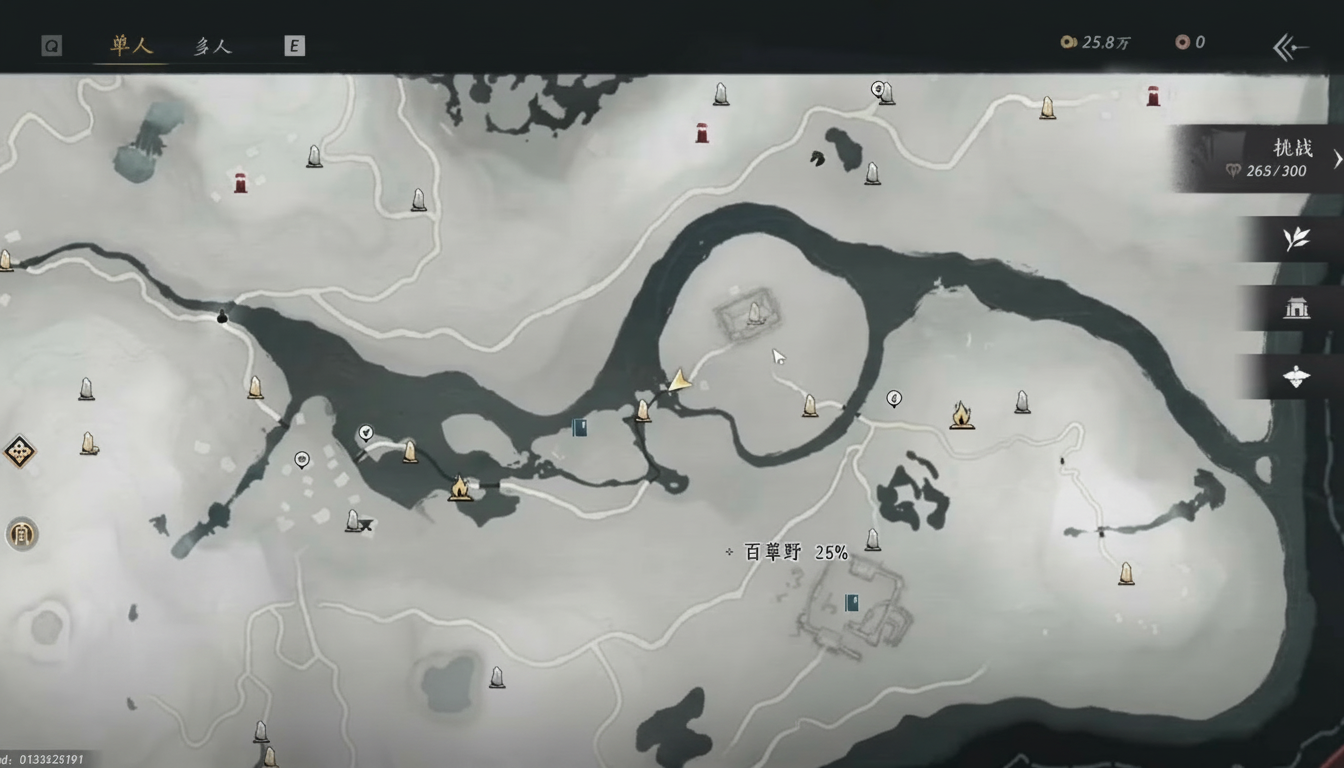
Task: Select the campfire marker on the river island
Action: click(460, 487)
